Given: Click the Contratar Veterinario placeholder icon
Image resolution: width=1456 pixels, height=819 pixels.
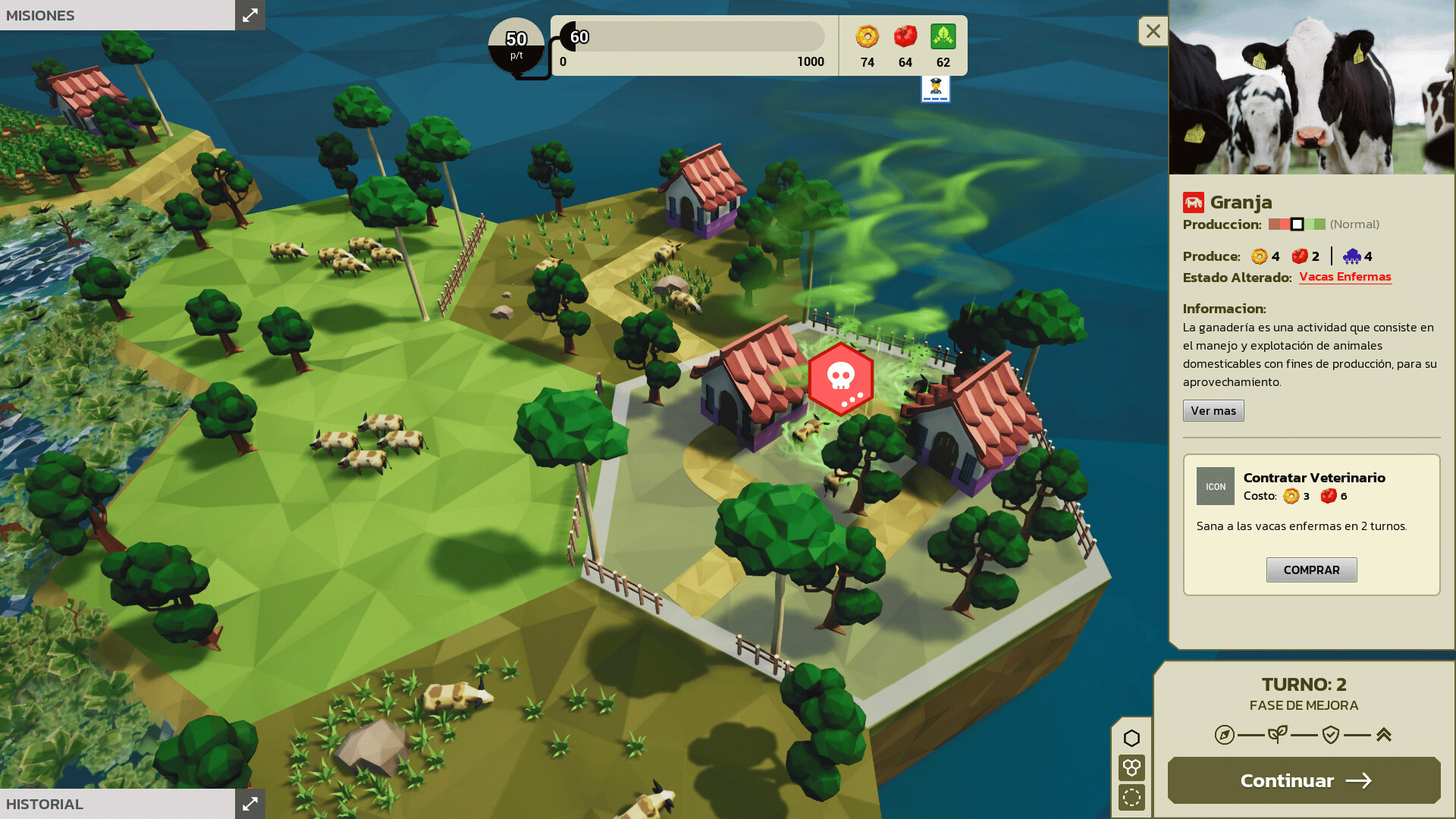Looking at the screenshot, I should pos(1215,486).
